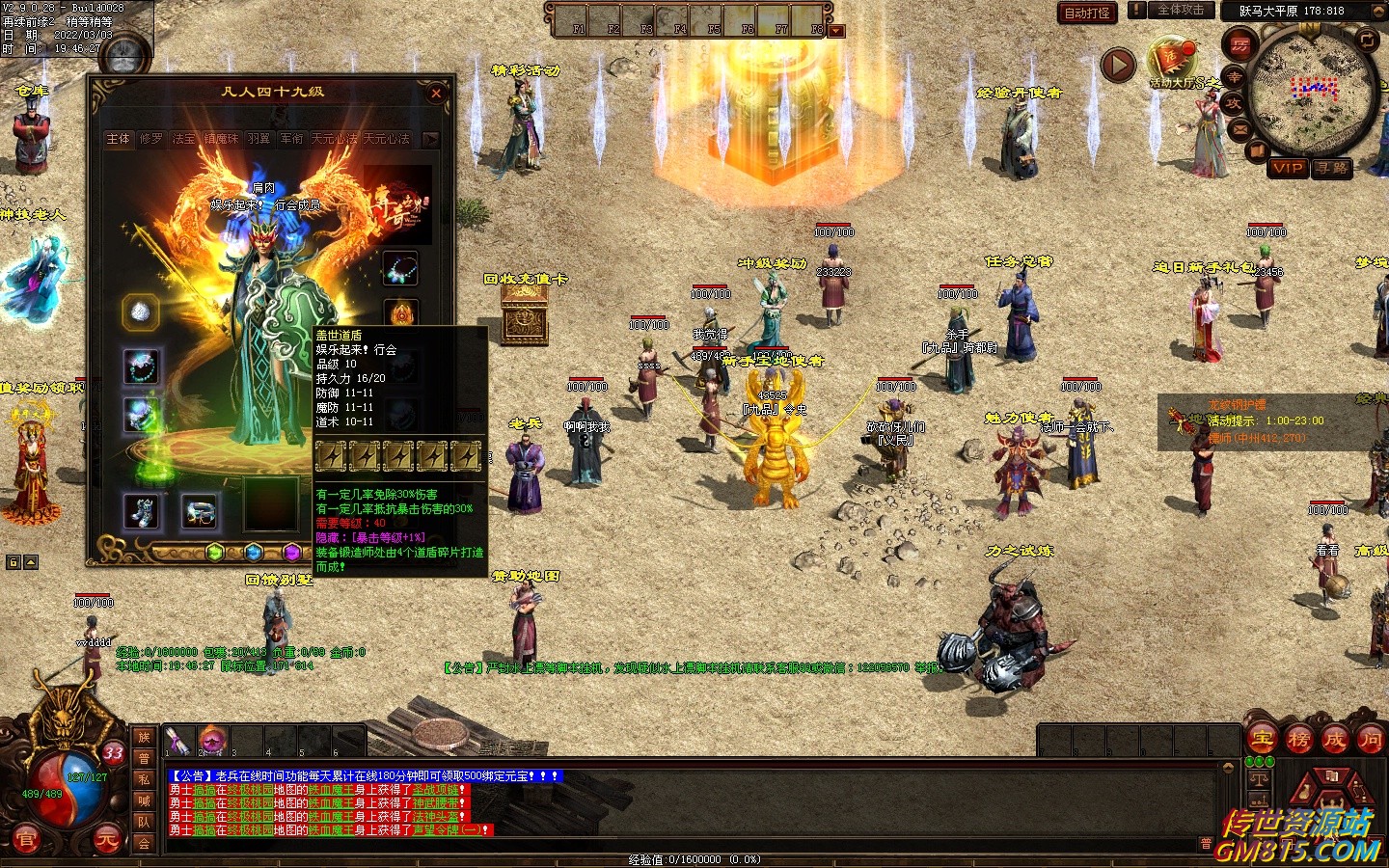Open the mail envelope icon
The width and height of the screenshot is (1389, 868).
(x=1240, y=129)
